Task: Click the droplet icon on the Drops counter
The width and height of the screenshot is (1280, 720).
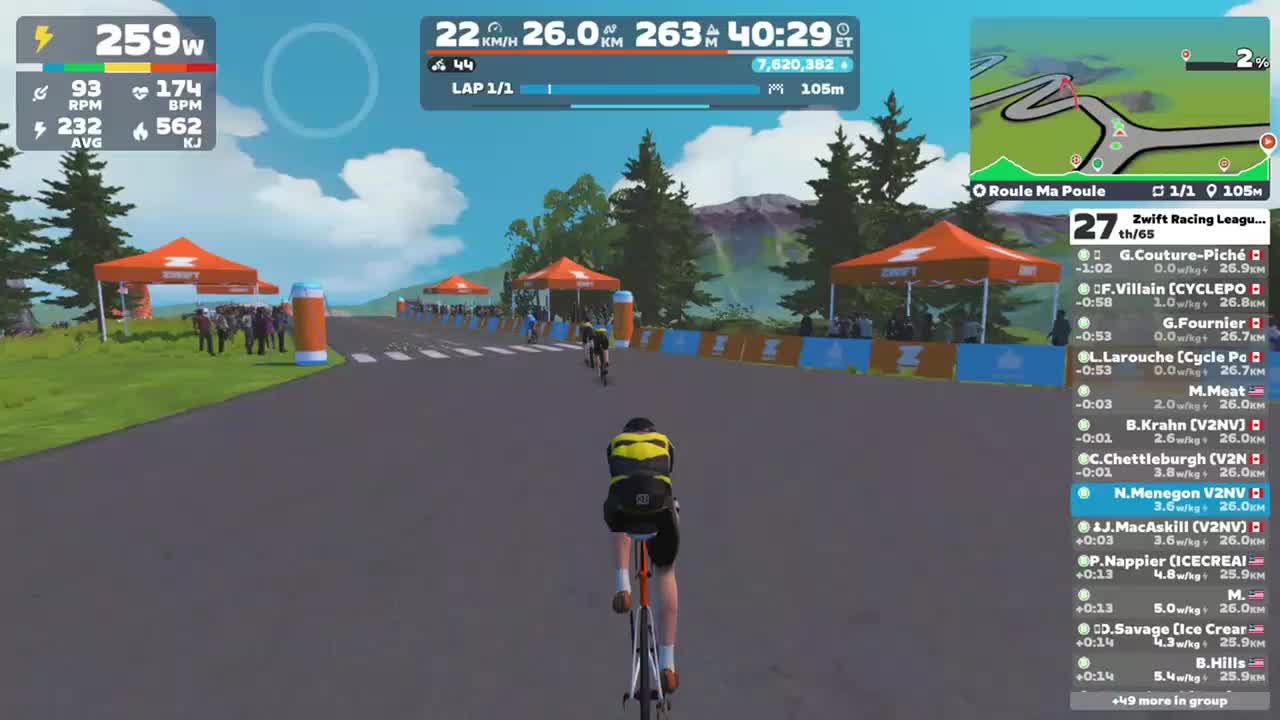Action: pyautogui.click(x=845, y=64)
